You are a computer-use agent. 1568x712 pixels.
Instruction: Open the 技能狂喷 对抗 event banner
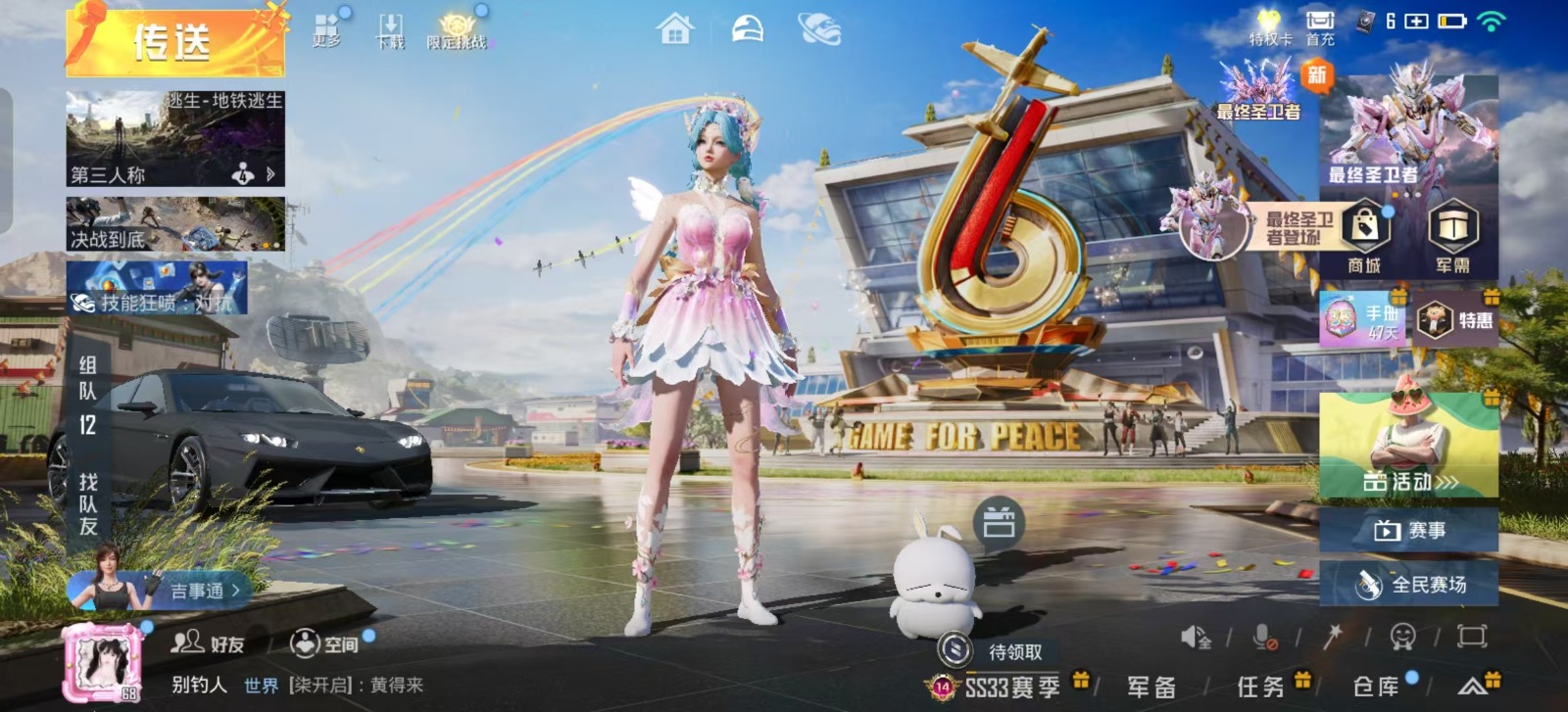point(157,289)
